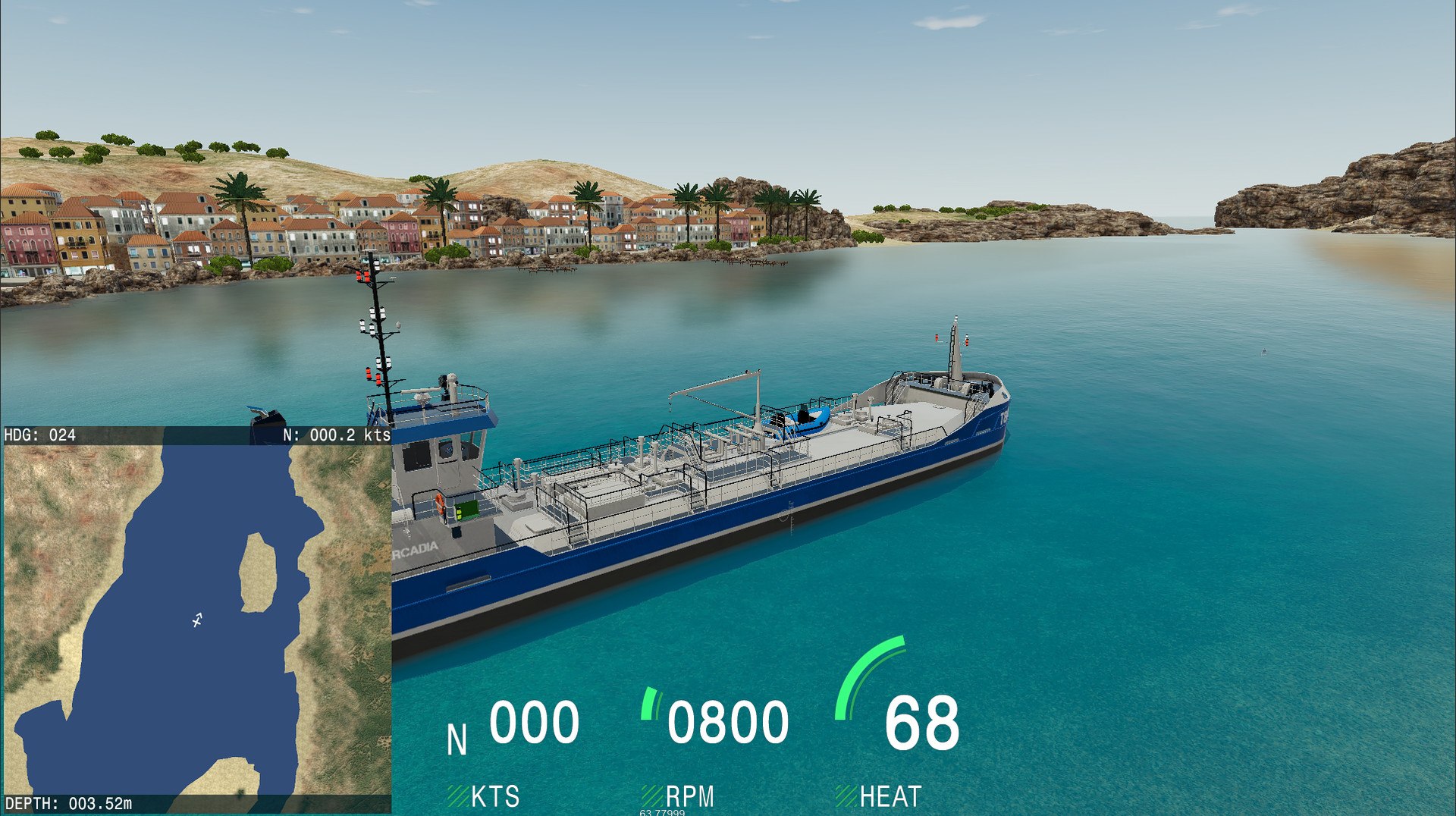Expand the RPM 0800 readout
Screen dimensions: 1456x816
click(x=730, y=722)
